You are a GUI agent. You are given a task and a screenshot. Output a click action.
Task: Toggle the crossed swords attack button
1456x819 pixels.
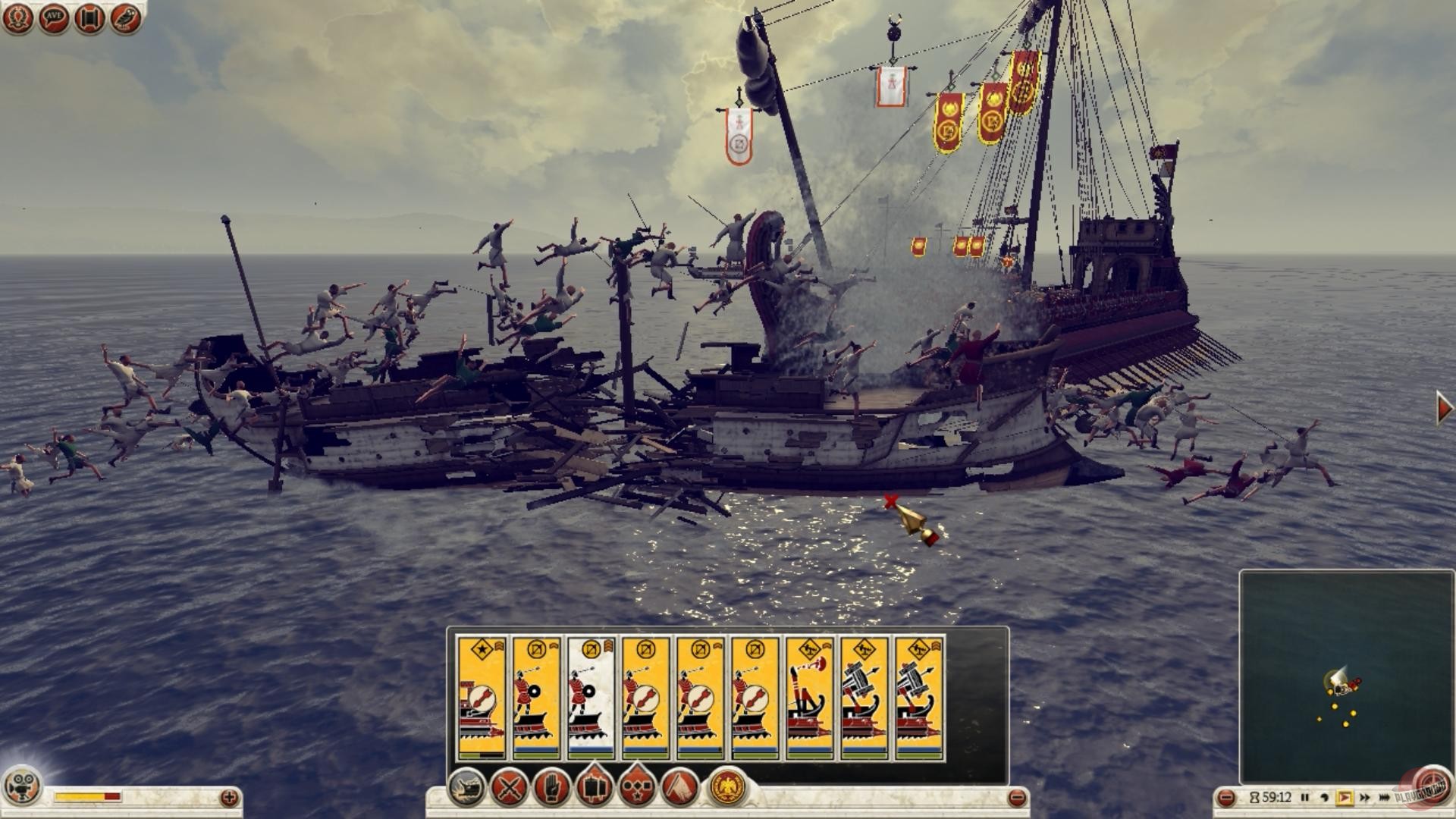pyautogui.click(x=508, y=788)
